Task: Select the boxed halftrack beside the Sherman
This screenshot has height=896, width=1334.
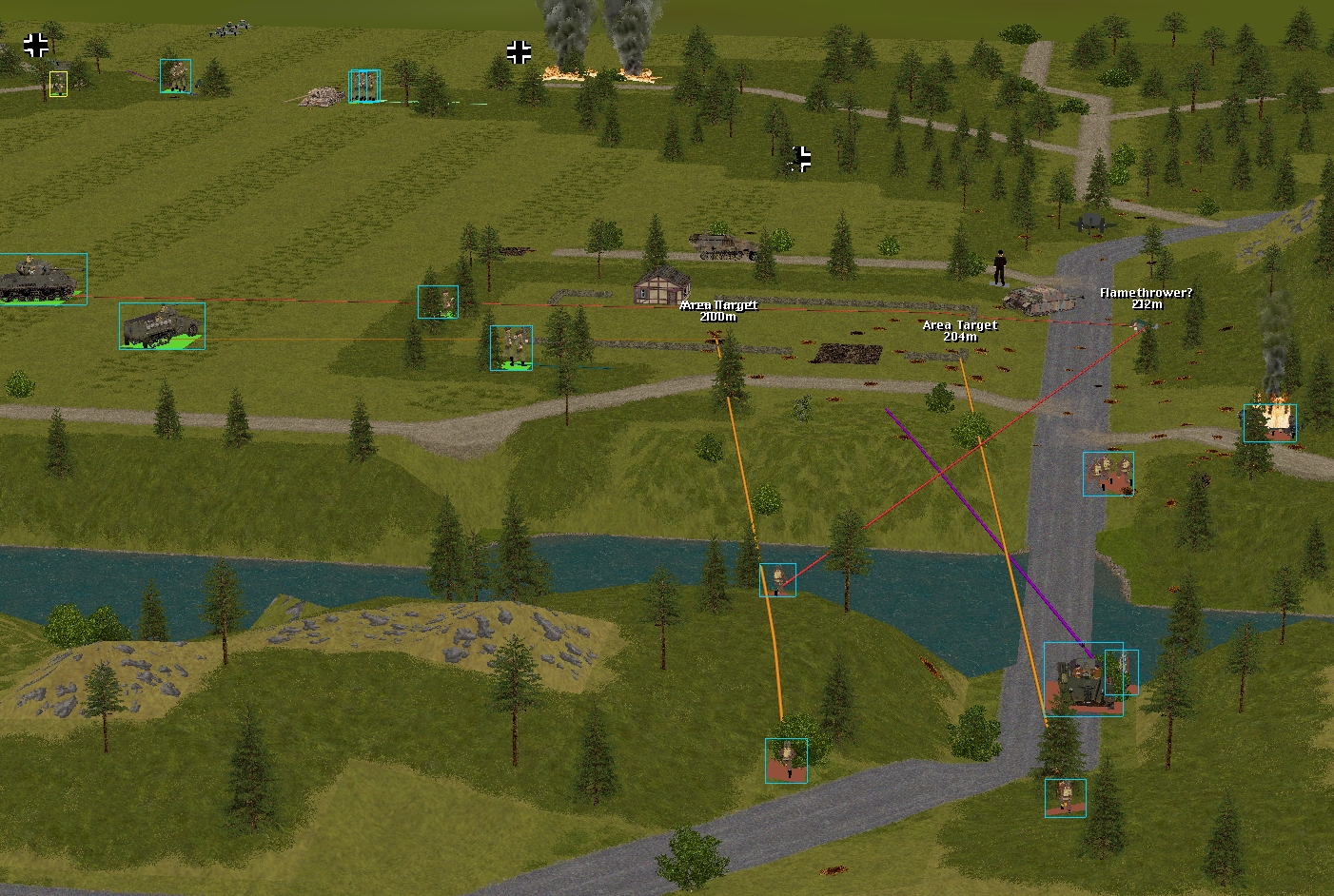Action: pos(161,326)
